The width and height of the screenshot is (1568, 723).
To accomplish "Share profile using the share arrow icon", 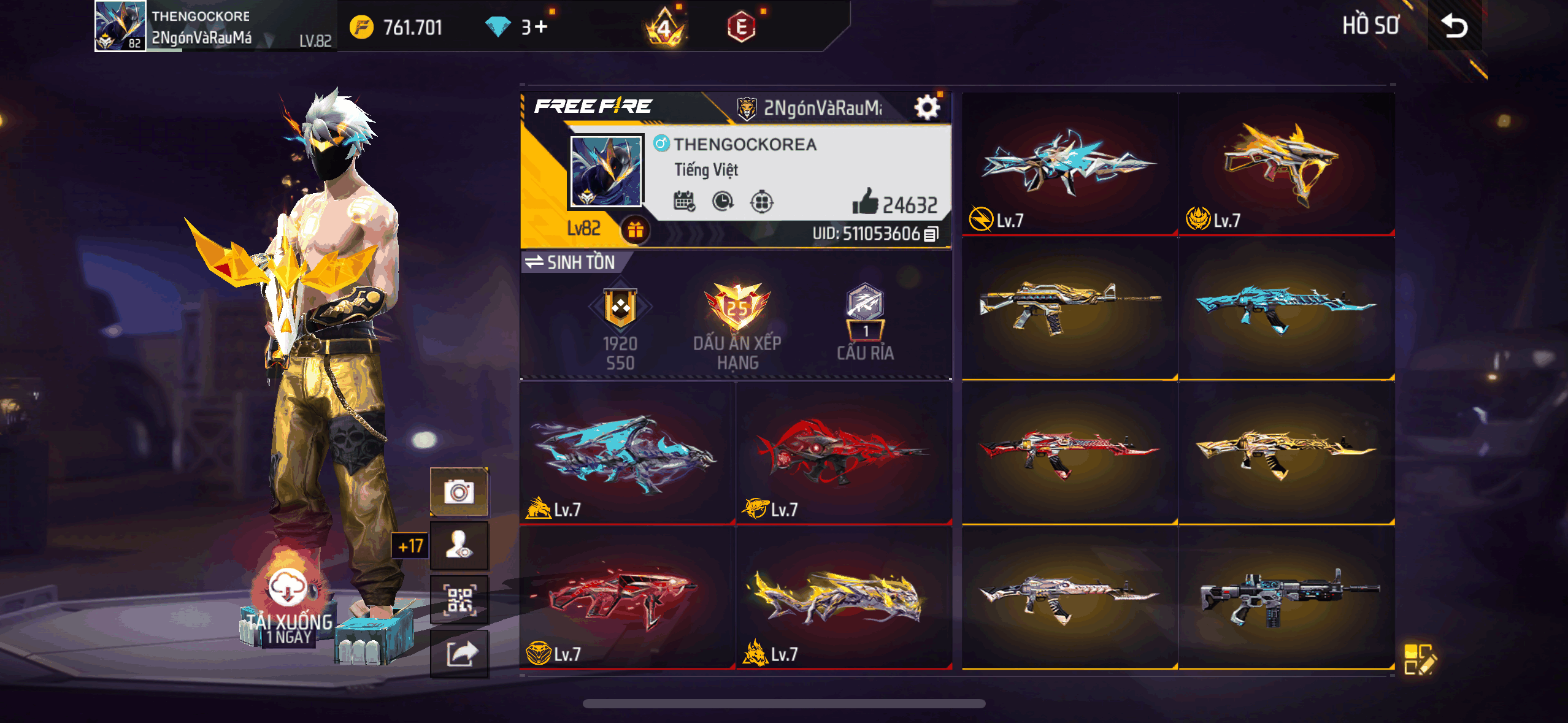I will [459, 654].
